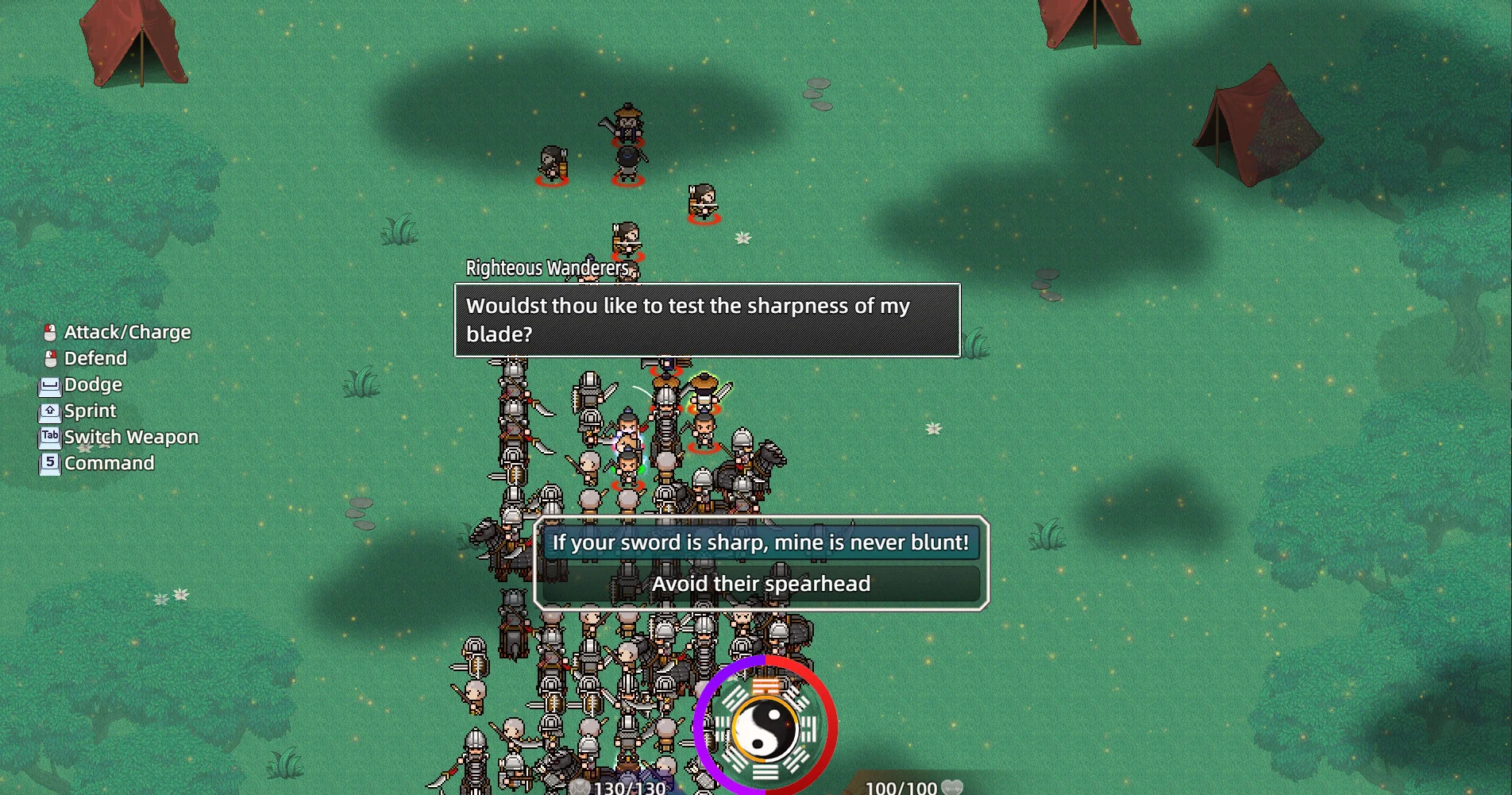Choose "If your sword is sharp, mine is never blunt!"
Image resolution: width=1512 pixels, height=795 pixels.
760,543
